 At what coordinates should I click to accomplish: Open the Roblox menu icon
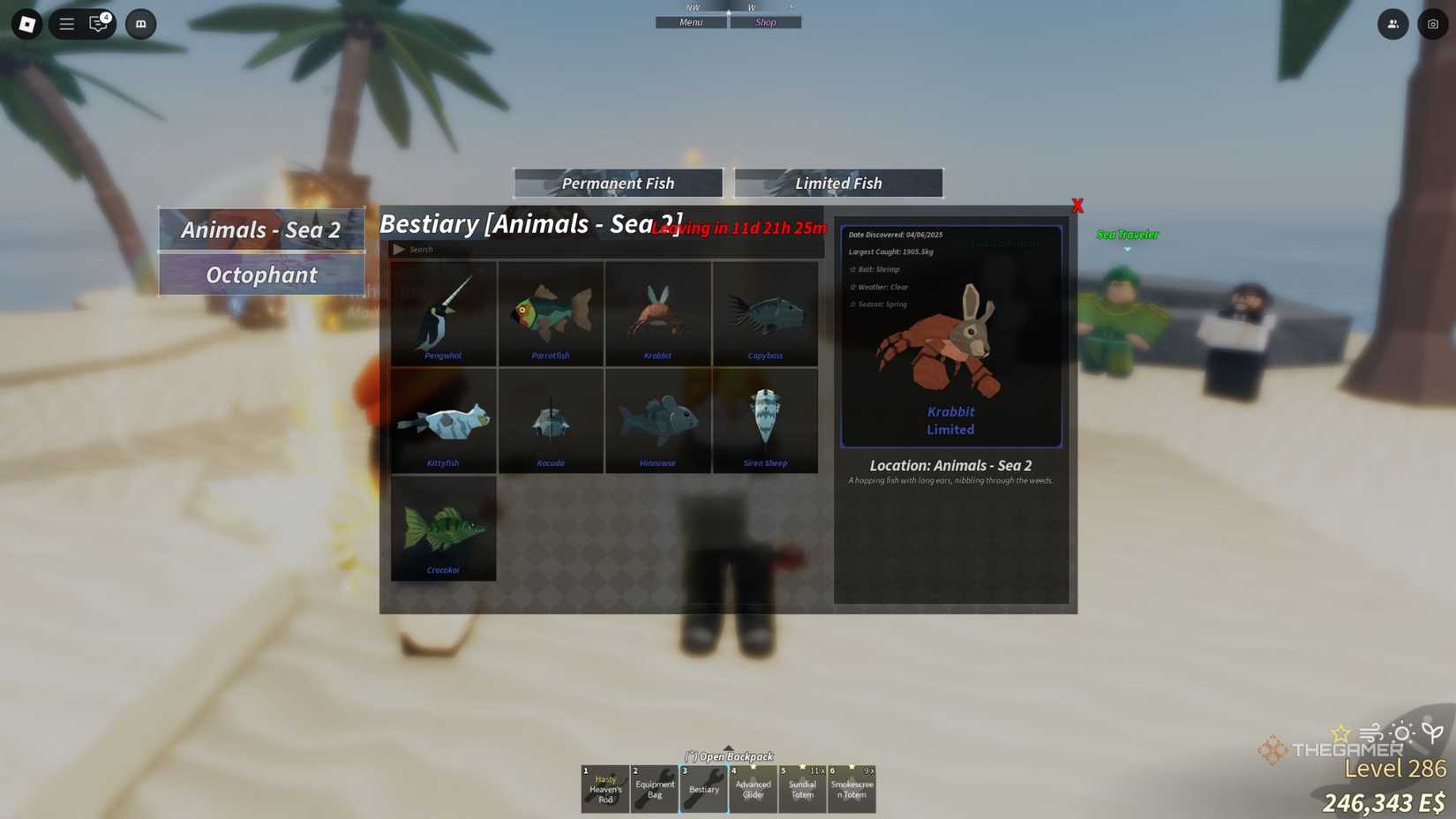(66, 24)
